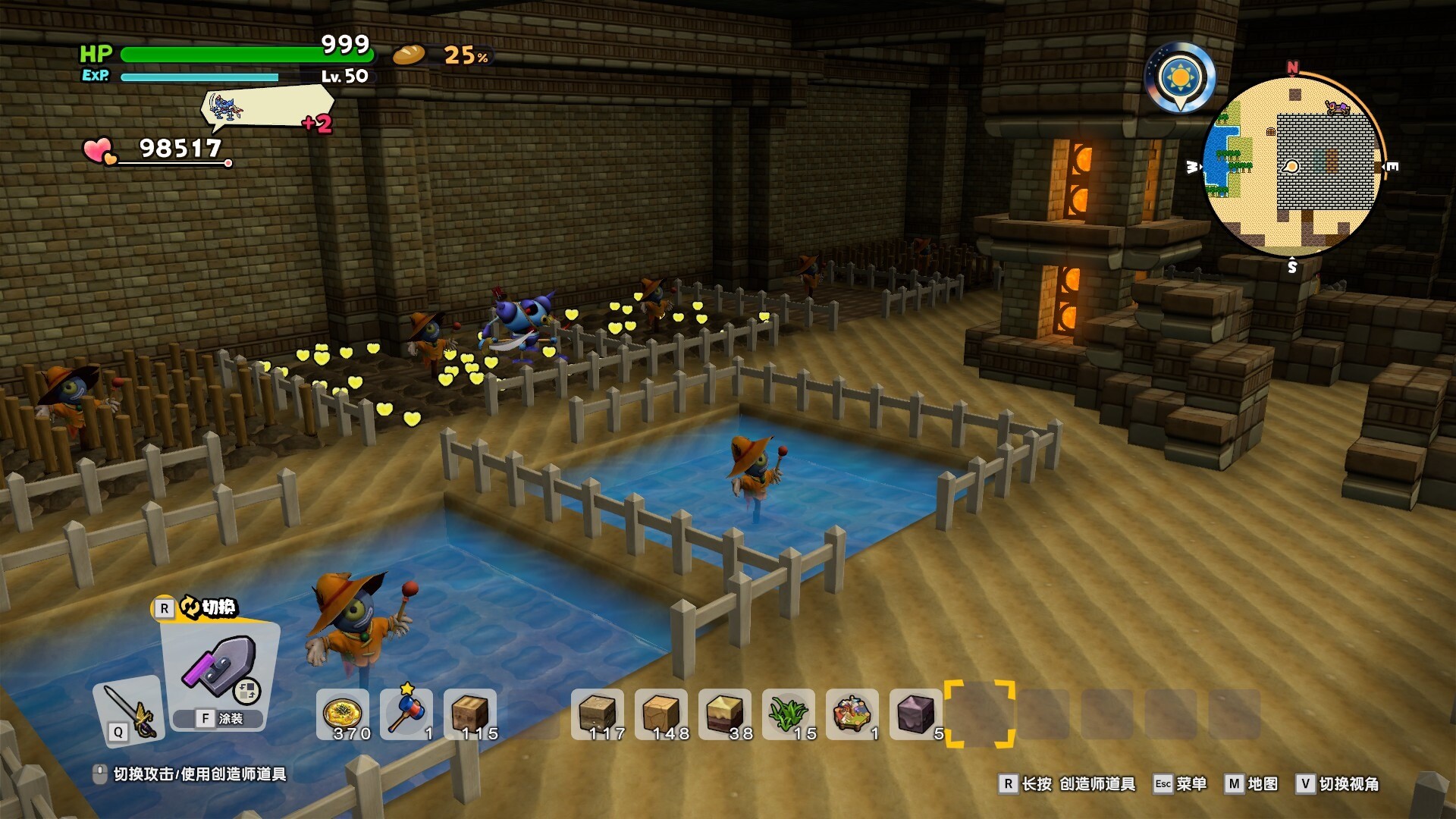The image size is (1456, 819).
Task: Select the cracked sandstone block stack of 148
Action: [661, 714]
